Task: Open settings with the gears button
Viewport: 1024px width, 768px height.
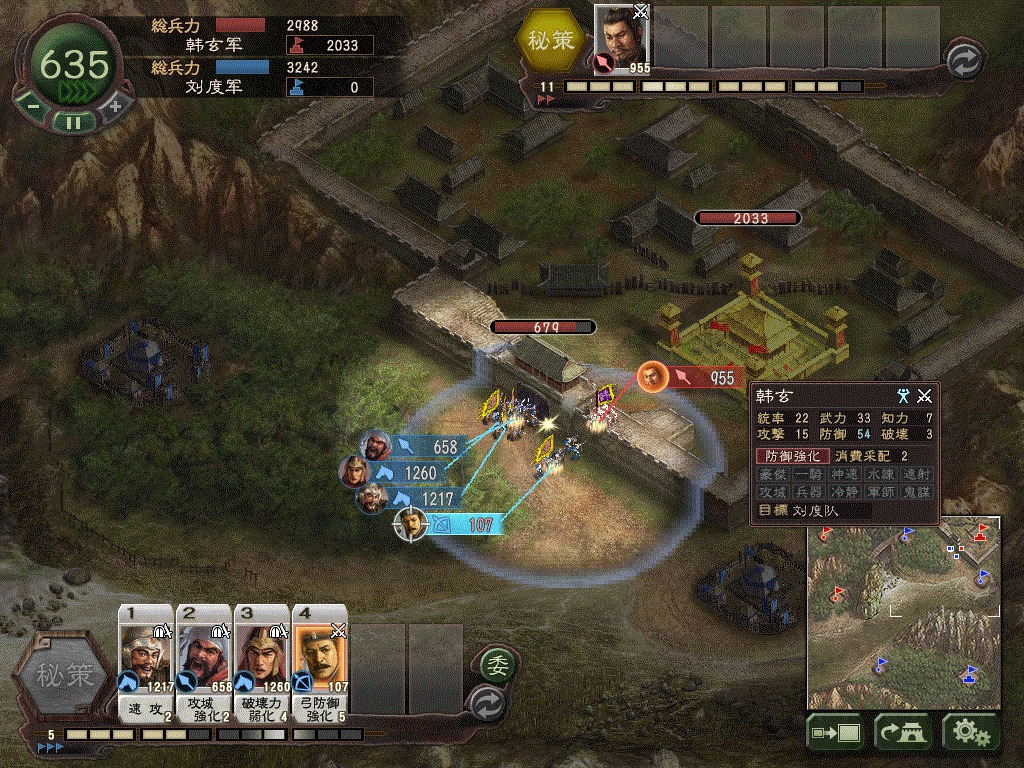Action: [x=970, y=733]
